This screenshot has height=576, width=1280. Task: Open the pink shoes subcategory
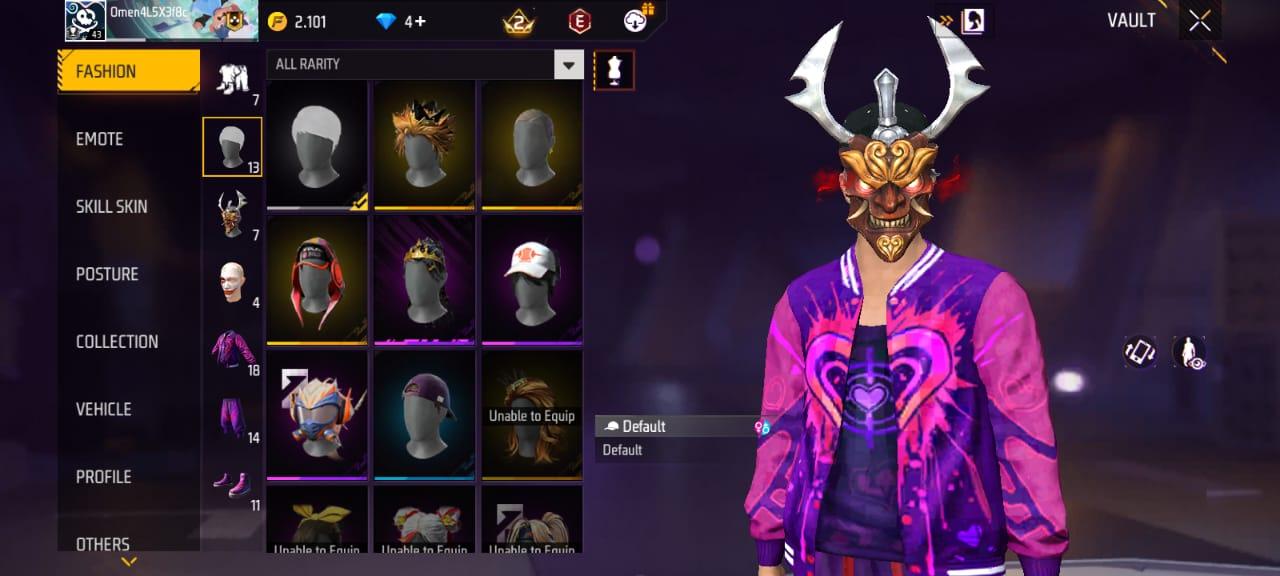click(232, 485)
